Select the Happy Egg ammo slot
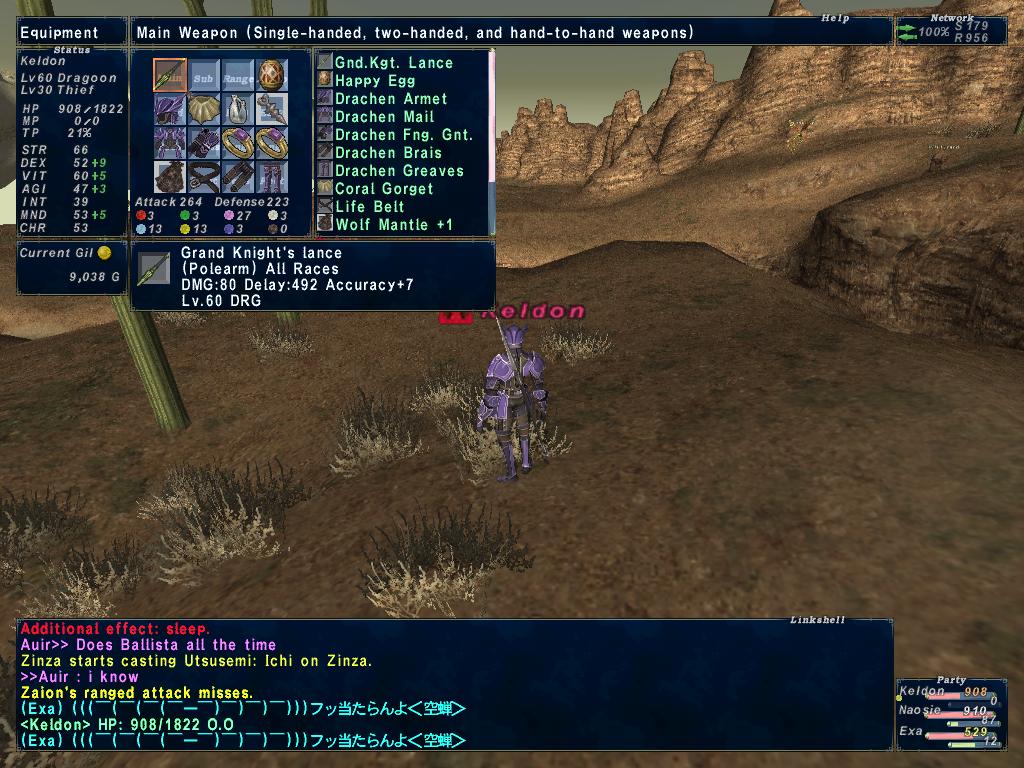The width and height of the screenshot is (1024, 768). [x=272, y=75]
